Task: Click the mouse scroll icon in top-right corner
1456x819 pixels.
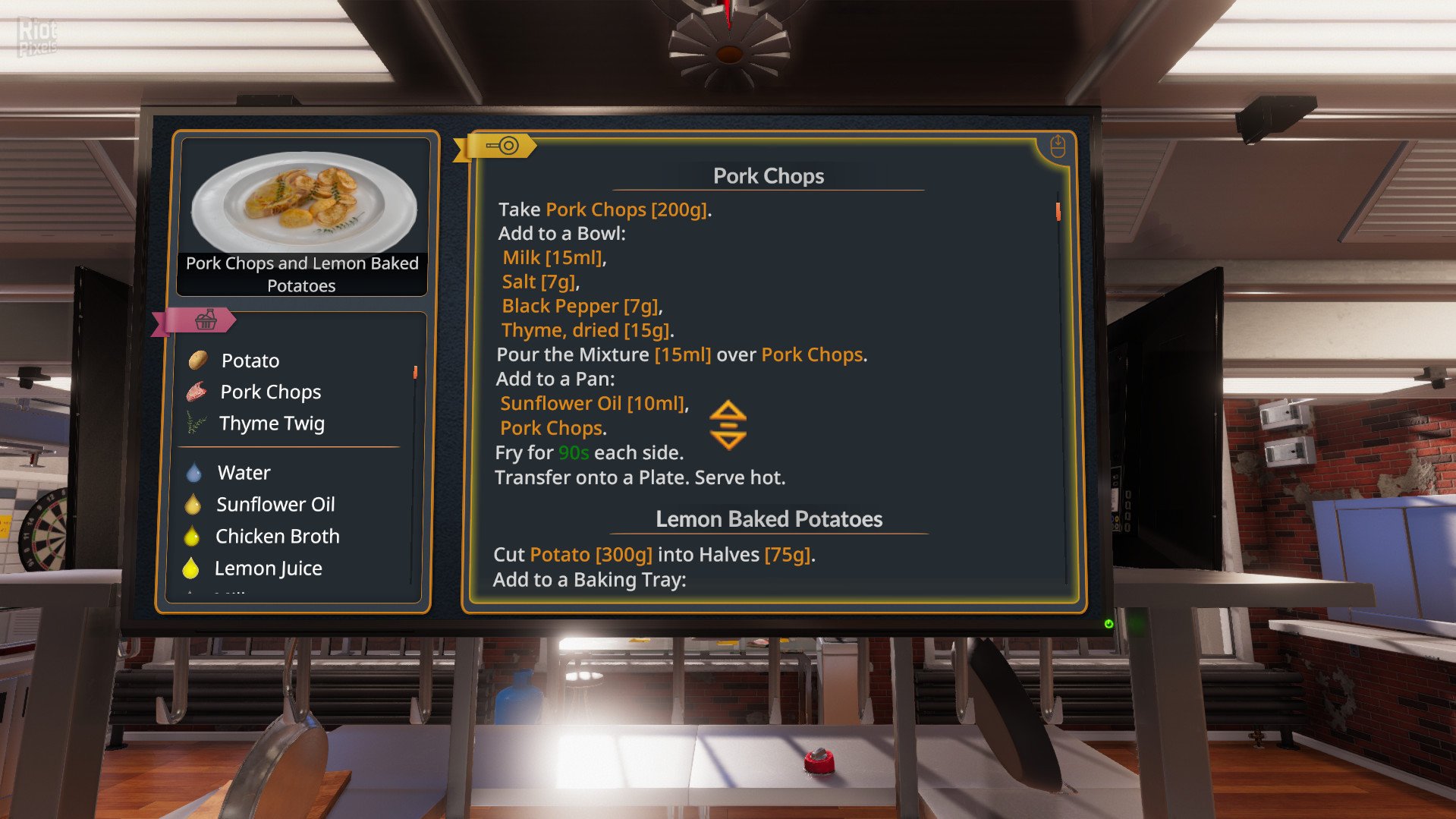Action: click(1057, 144)
